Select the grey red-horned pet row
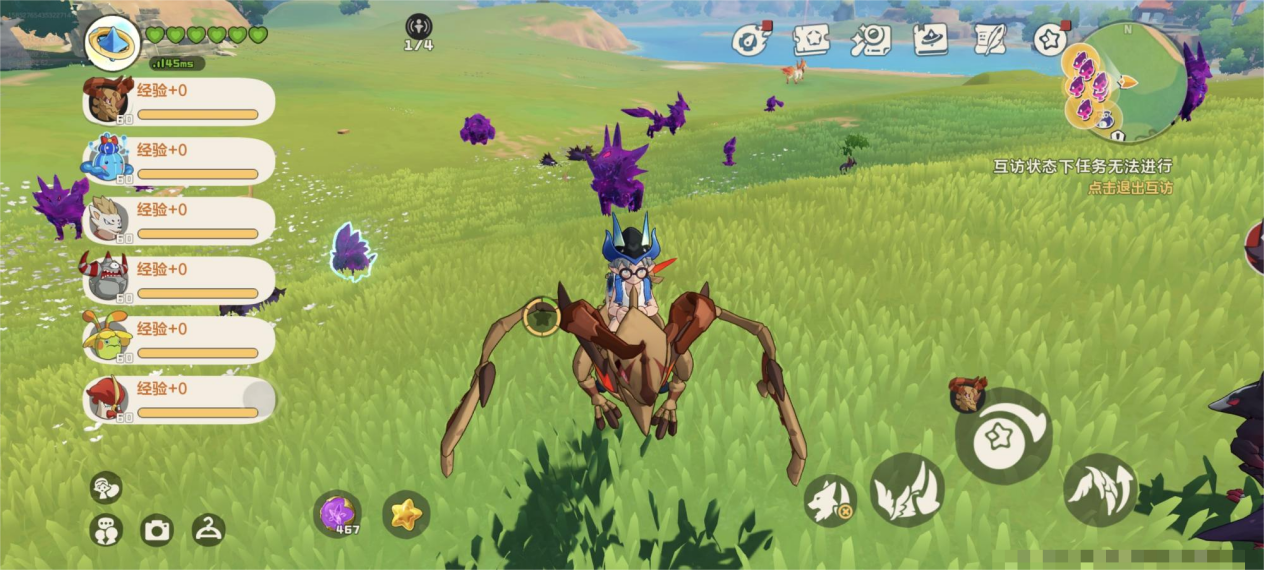This screenshot has width=1264, height=570. [179, 281]
